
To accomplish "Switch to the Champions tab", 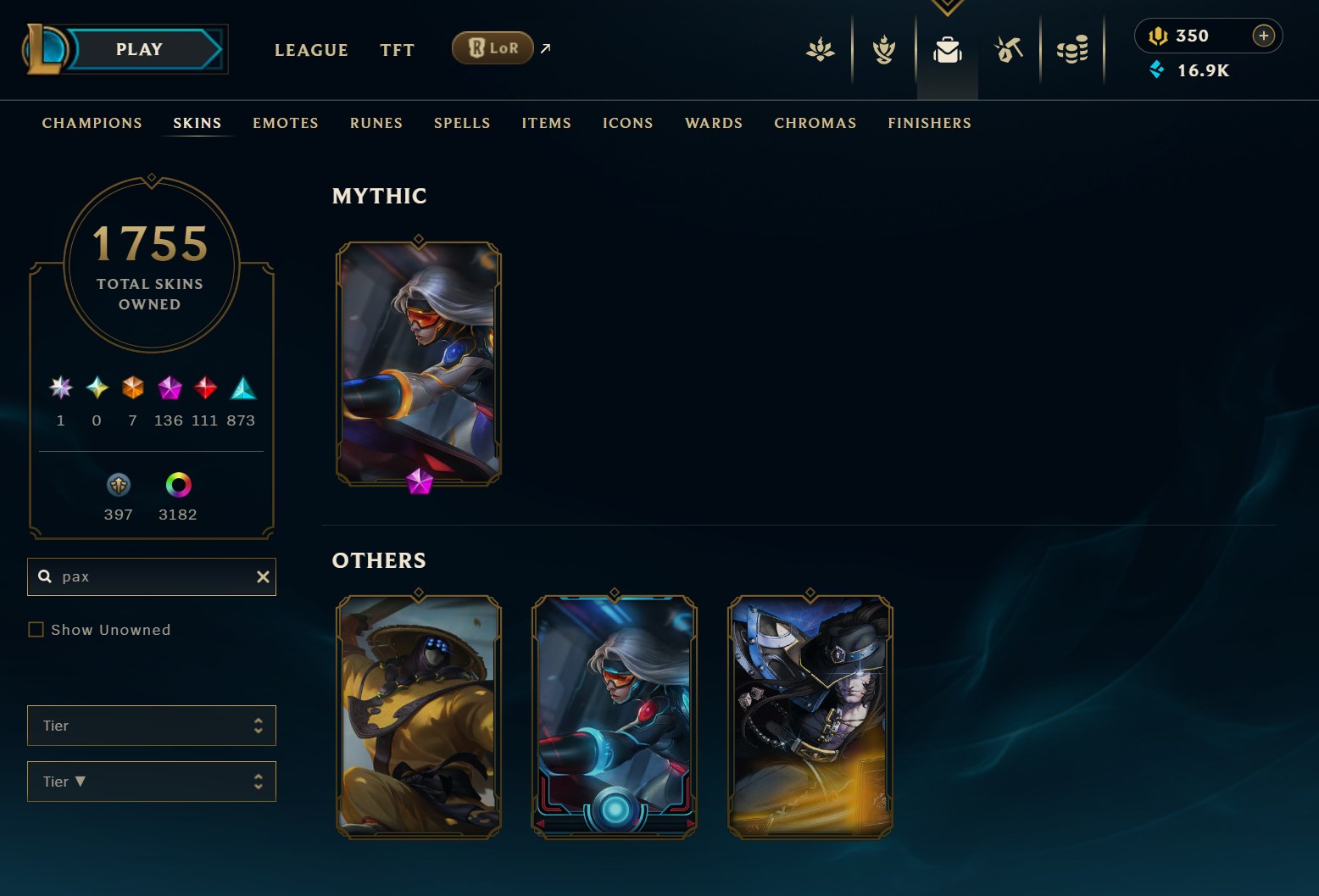I will point(92,123).
